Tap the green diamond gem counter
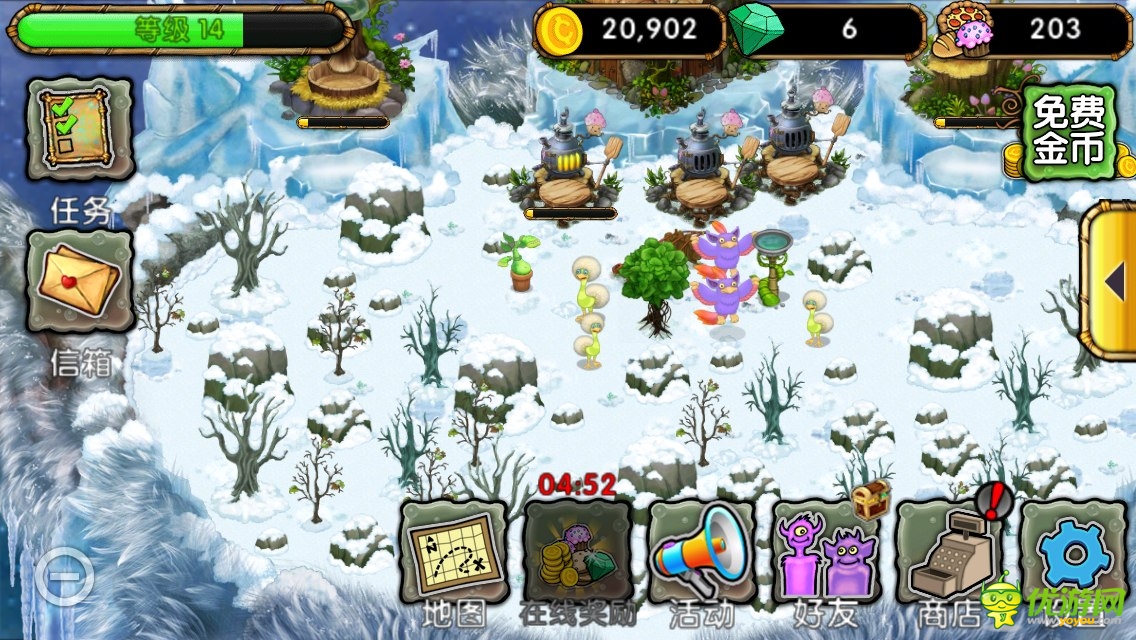Screen dimensions: 1136x640 (x=826, y=30)
